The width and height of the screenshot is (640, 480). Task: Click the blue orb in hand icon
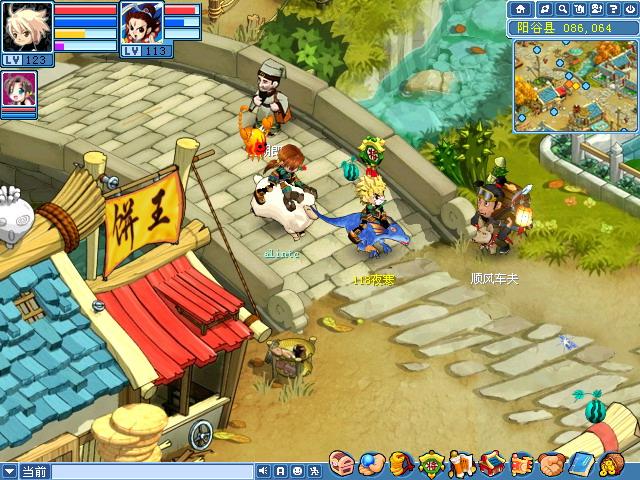tap(370, 464)
